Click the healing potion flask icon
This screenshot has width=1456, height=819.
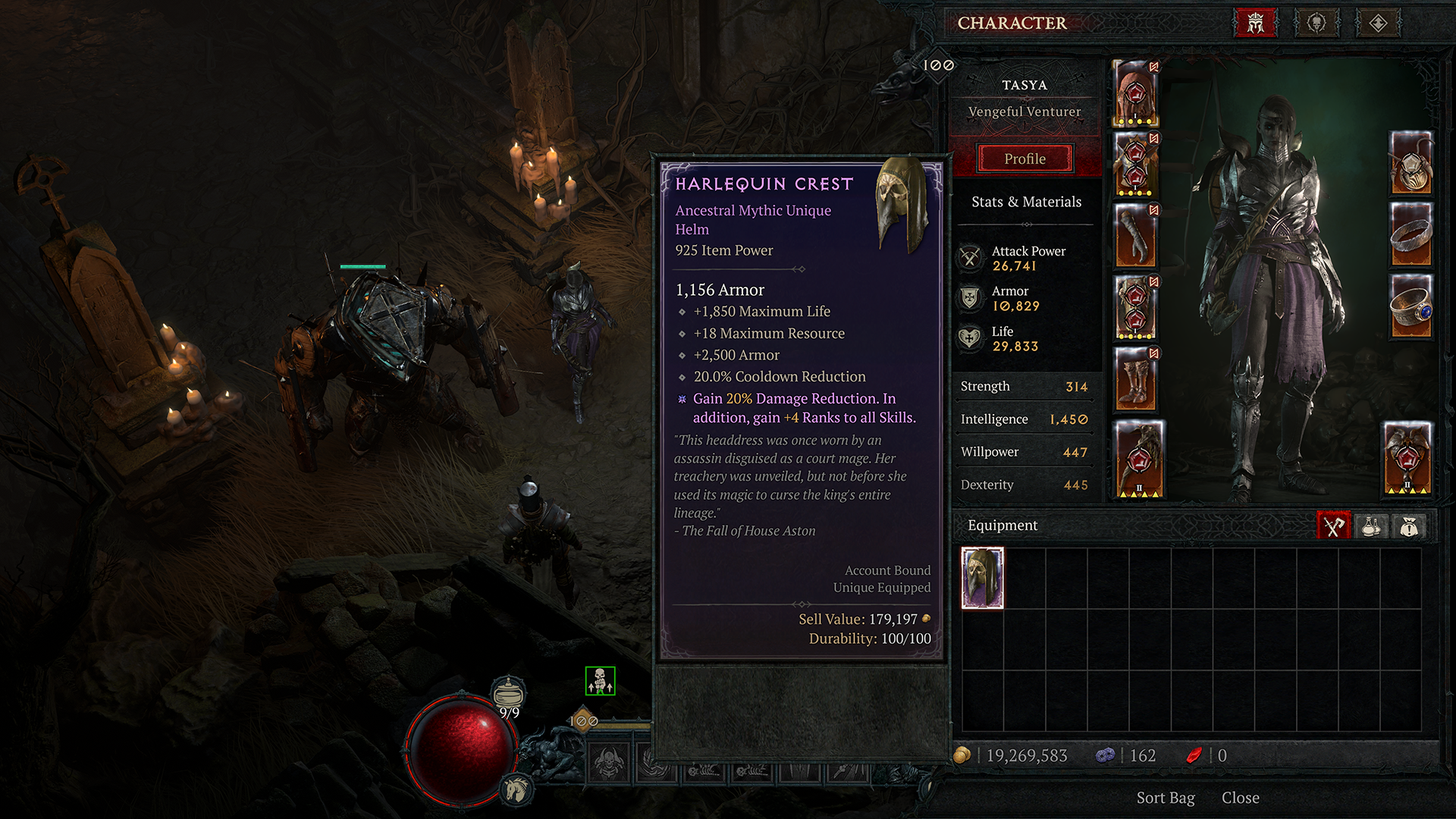click(x=508, y=692)
